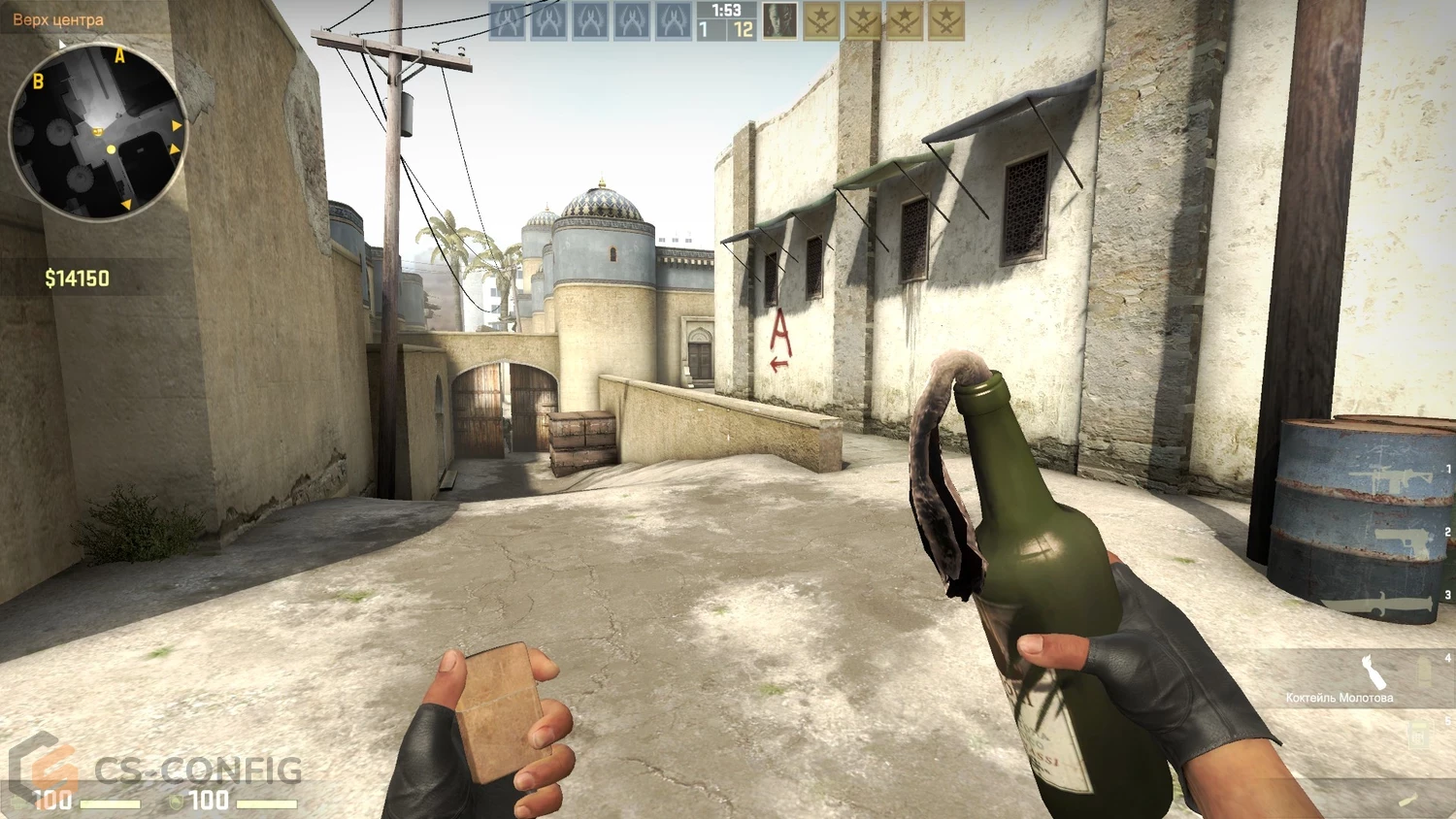Click bombsite B marker on the radar
Screen dimensions: 1456x819
(x=39, y=82)
